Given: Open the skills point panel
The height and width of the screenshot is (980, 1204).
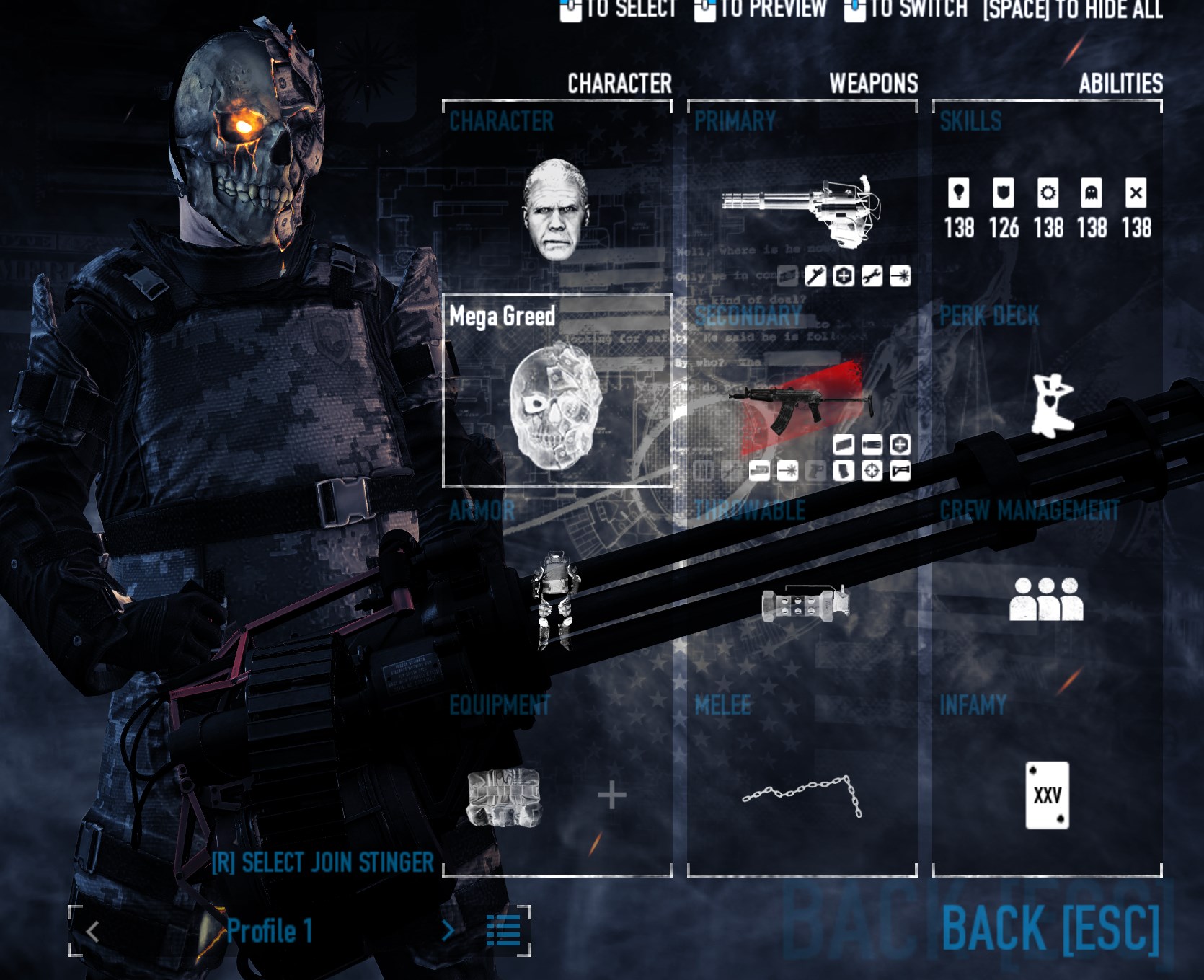Looking at the screenshot, I should [x=1047, y=209].
